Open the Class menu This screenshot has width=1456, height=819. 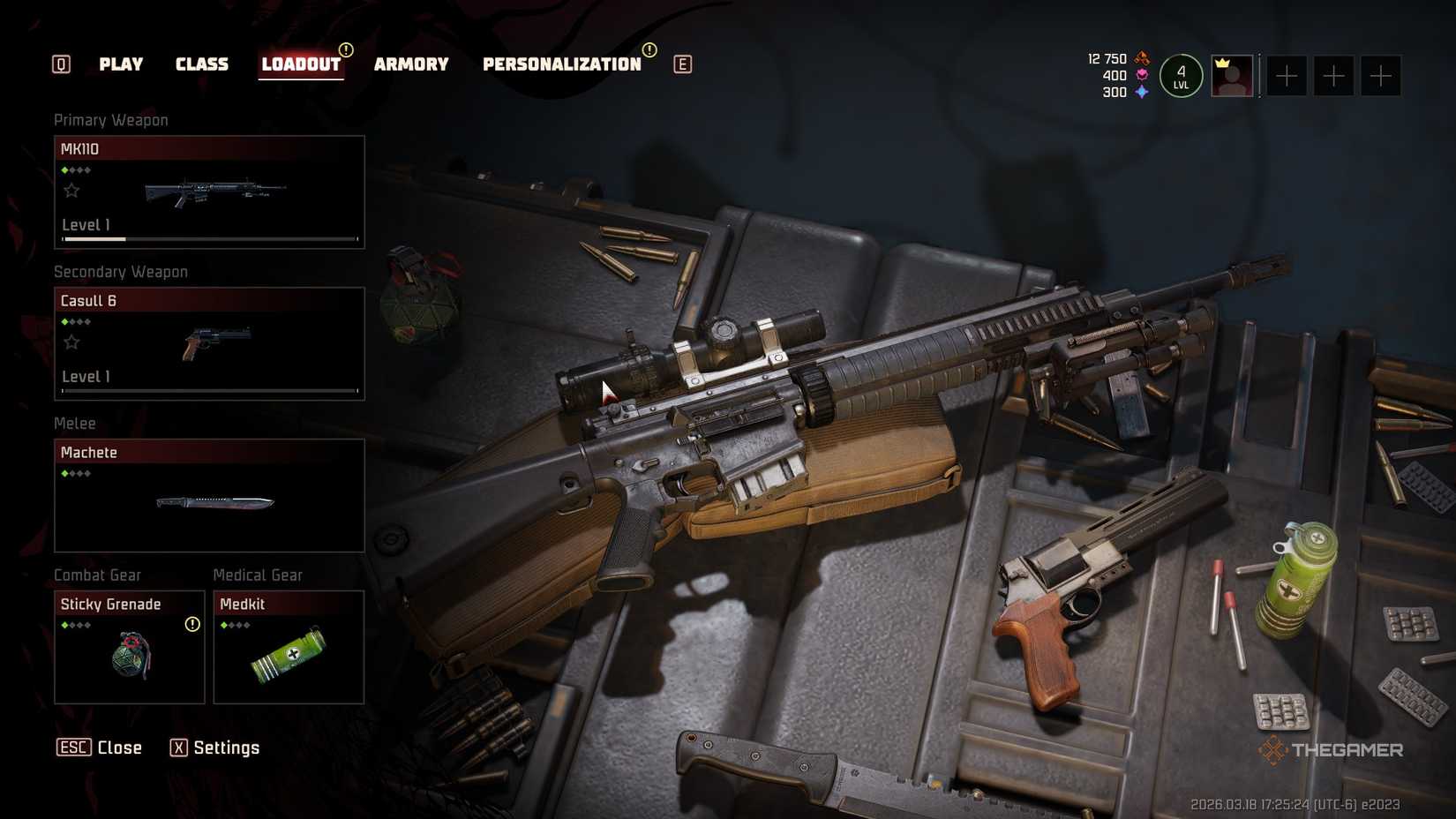pos(202,64)
